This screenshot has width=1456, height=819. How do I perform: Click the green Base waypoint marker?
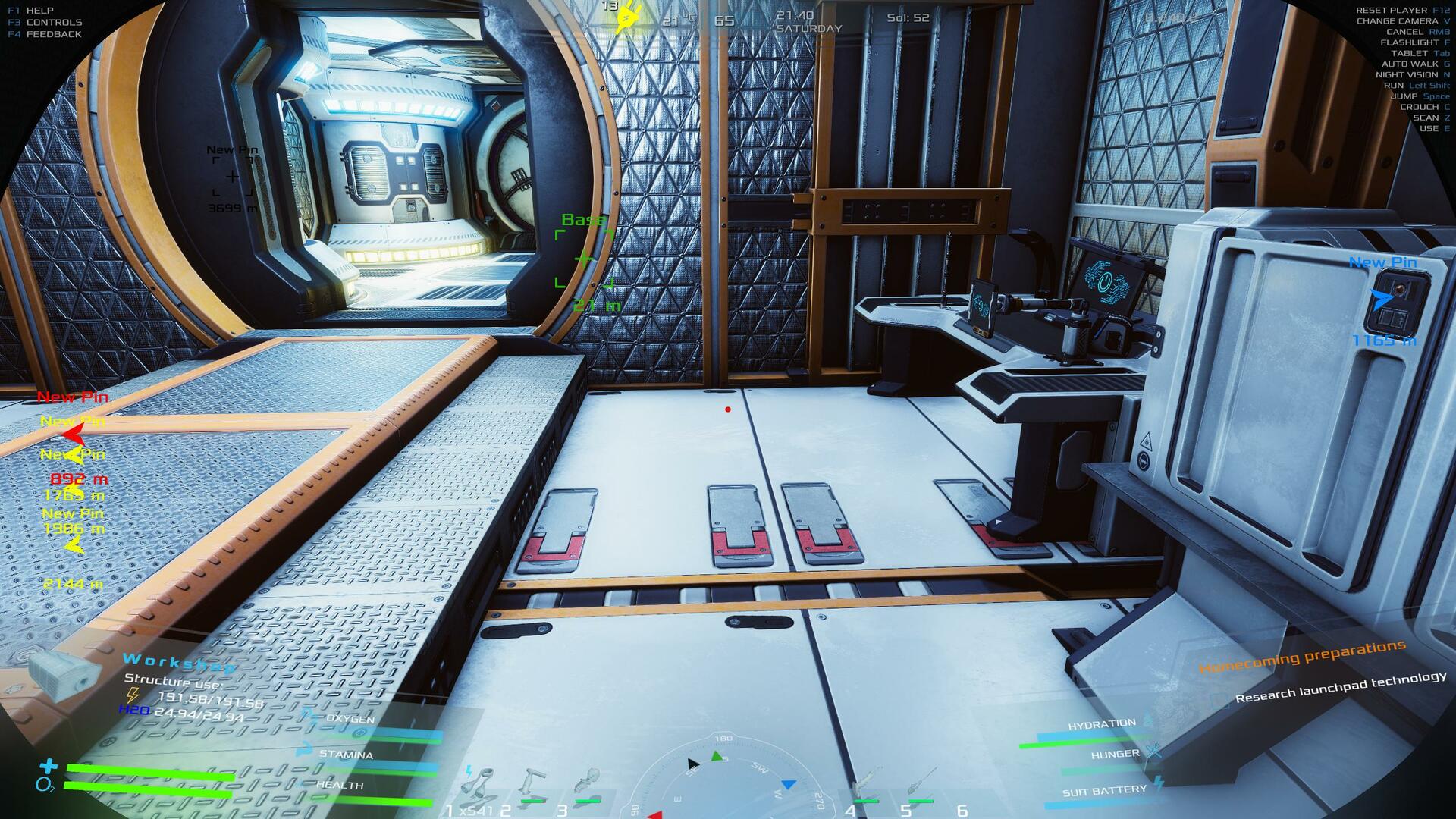[x=583, y=259]
